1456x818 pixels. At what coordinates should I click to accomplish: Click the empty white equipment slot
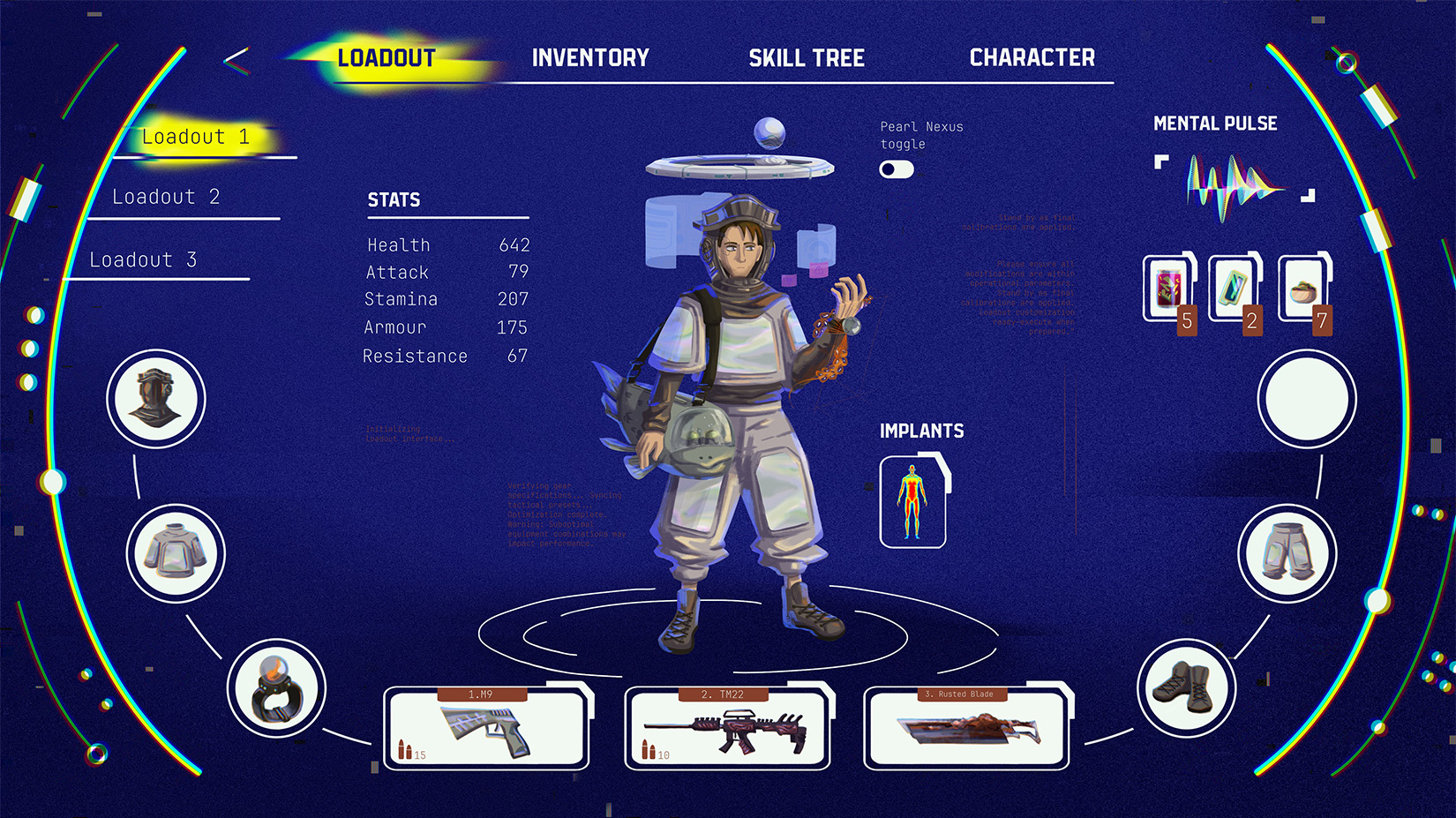pos(1307,399)
